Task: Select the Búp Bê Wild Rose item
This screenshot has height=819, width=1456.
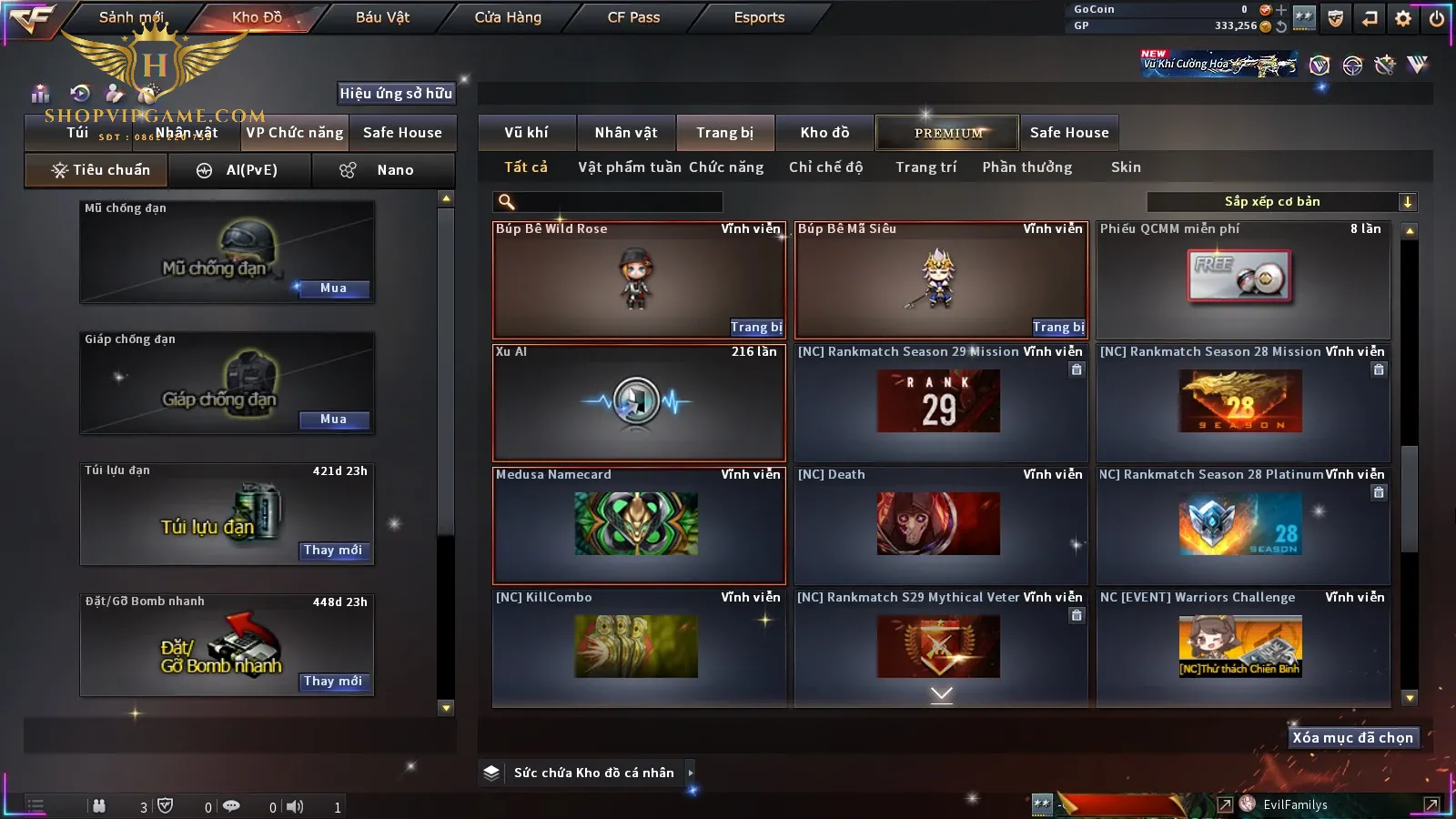Action: [638, 280]
